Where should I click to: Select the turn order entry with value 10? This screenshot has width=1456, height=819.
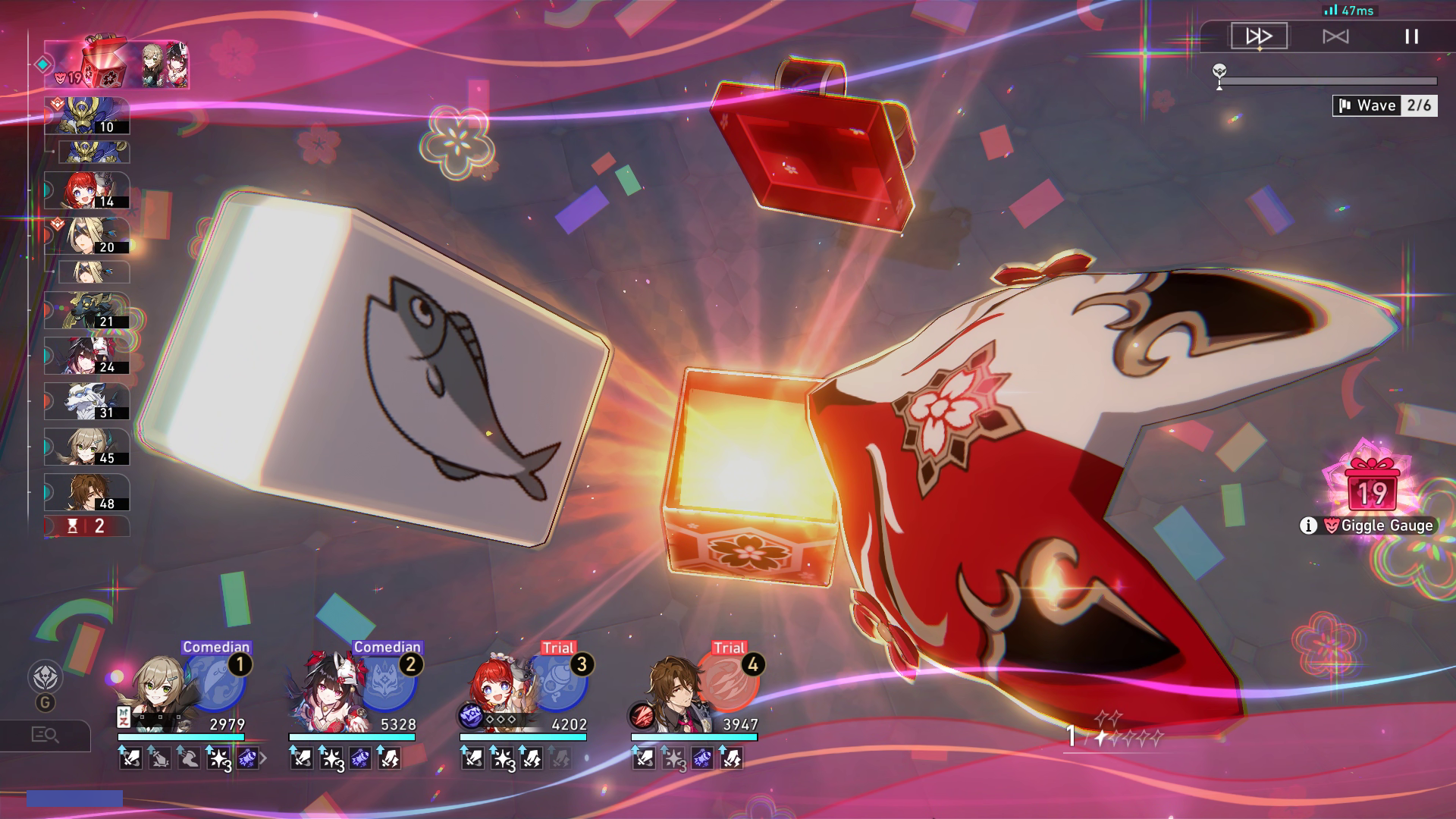pos(87,116)
